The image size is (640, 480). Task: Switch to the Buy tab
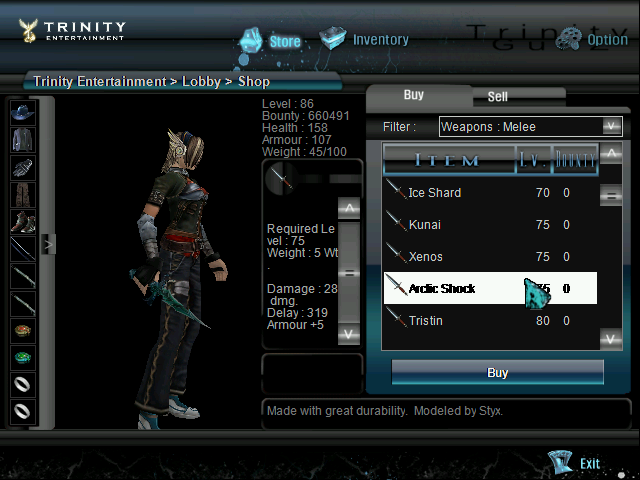click(413, 95)
